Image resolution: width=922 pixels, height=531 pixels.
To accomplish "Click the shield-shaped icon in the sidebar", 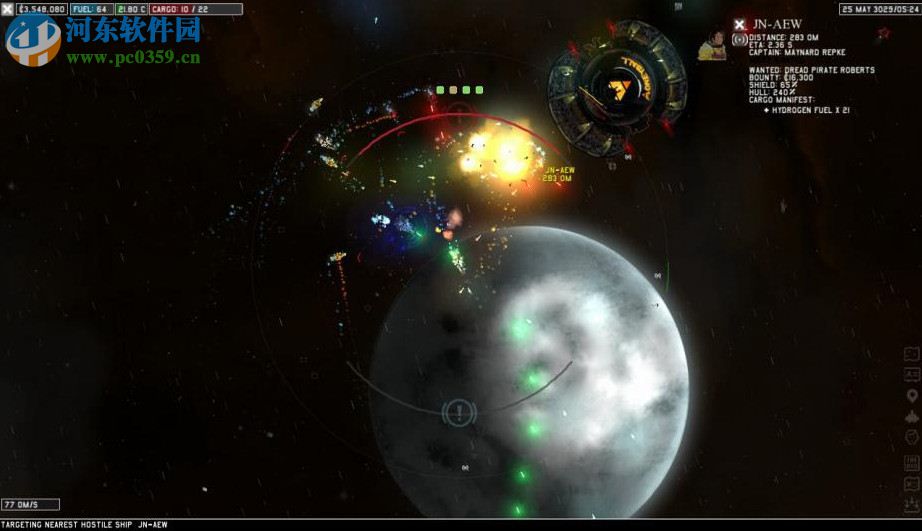I will pos(911,438).
